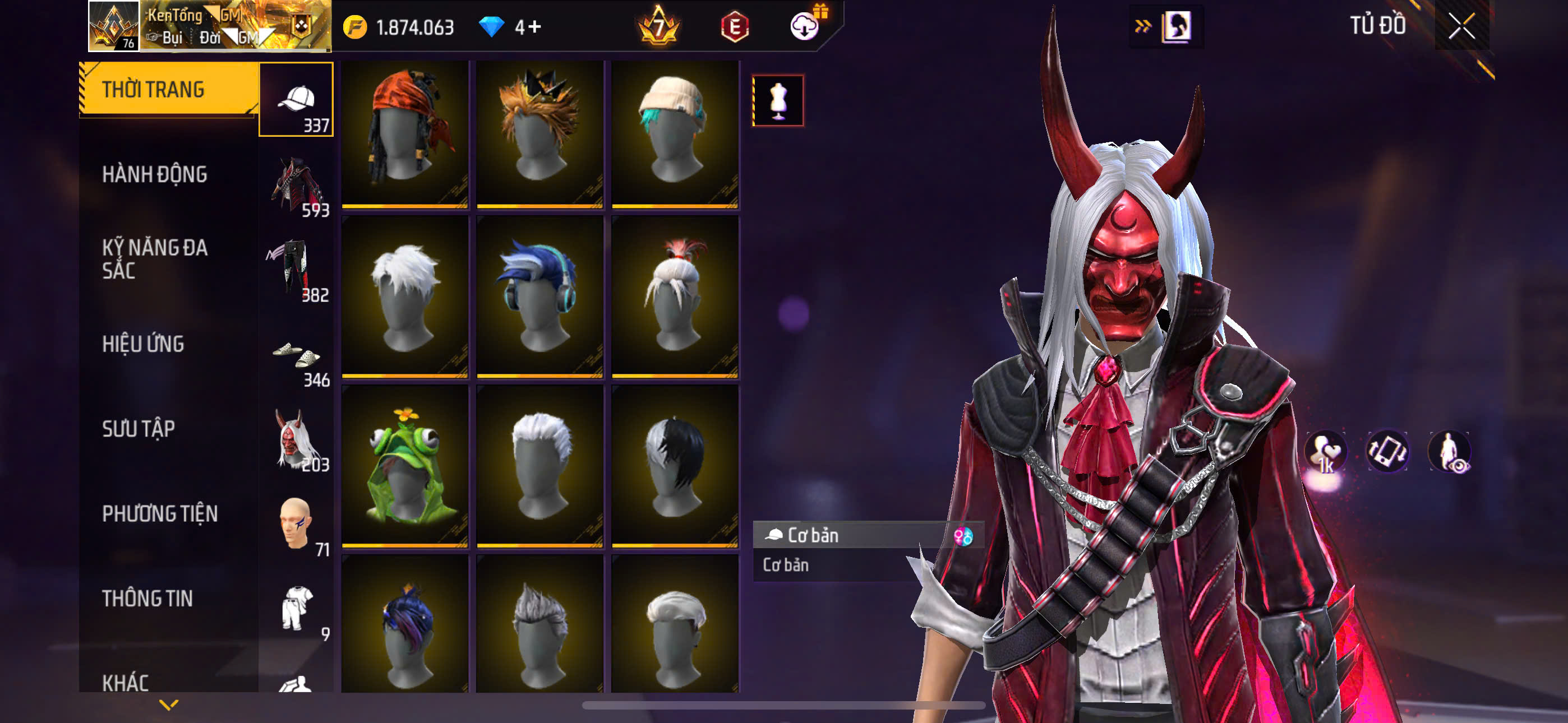Equip the blue hair with headphones

pos(539,297)
